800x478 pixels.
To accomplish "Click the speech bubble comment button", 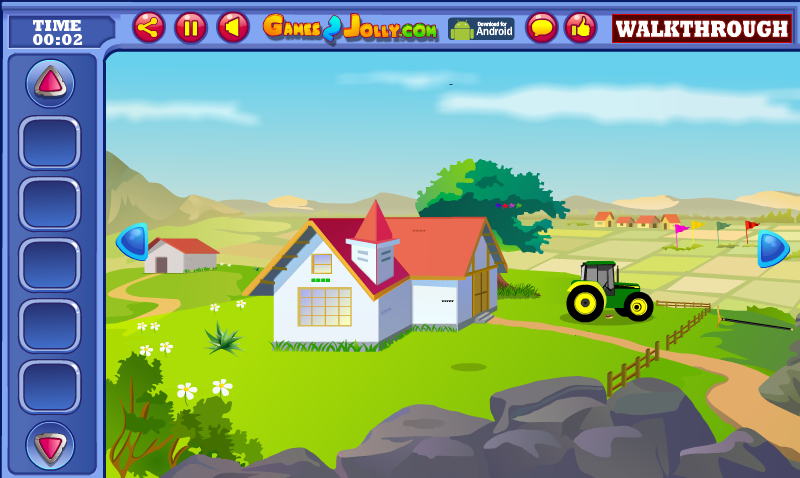I will click(x=542, y=27).
